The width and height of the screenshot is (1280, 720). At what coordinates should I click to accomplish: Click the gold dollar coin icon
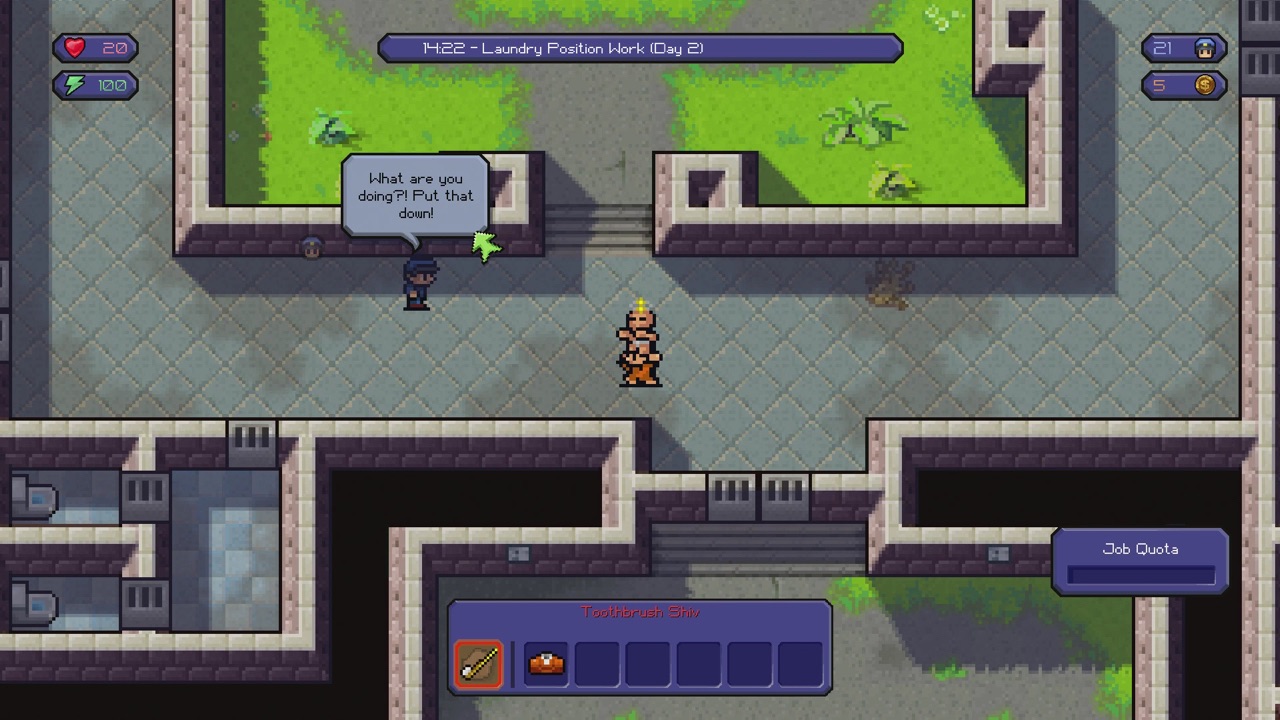pyautogui.click(x=1205, y=85)
